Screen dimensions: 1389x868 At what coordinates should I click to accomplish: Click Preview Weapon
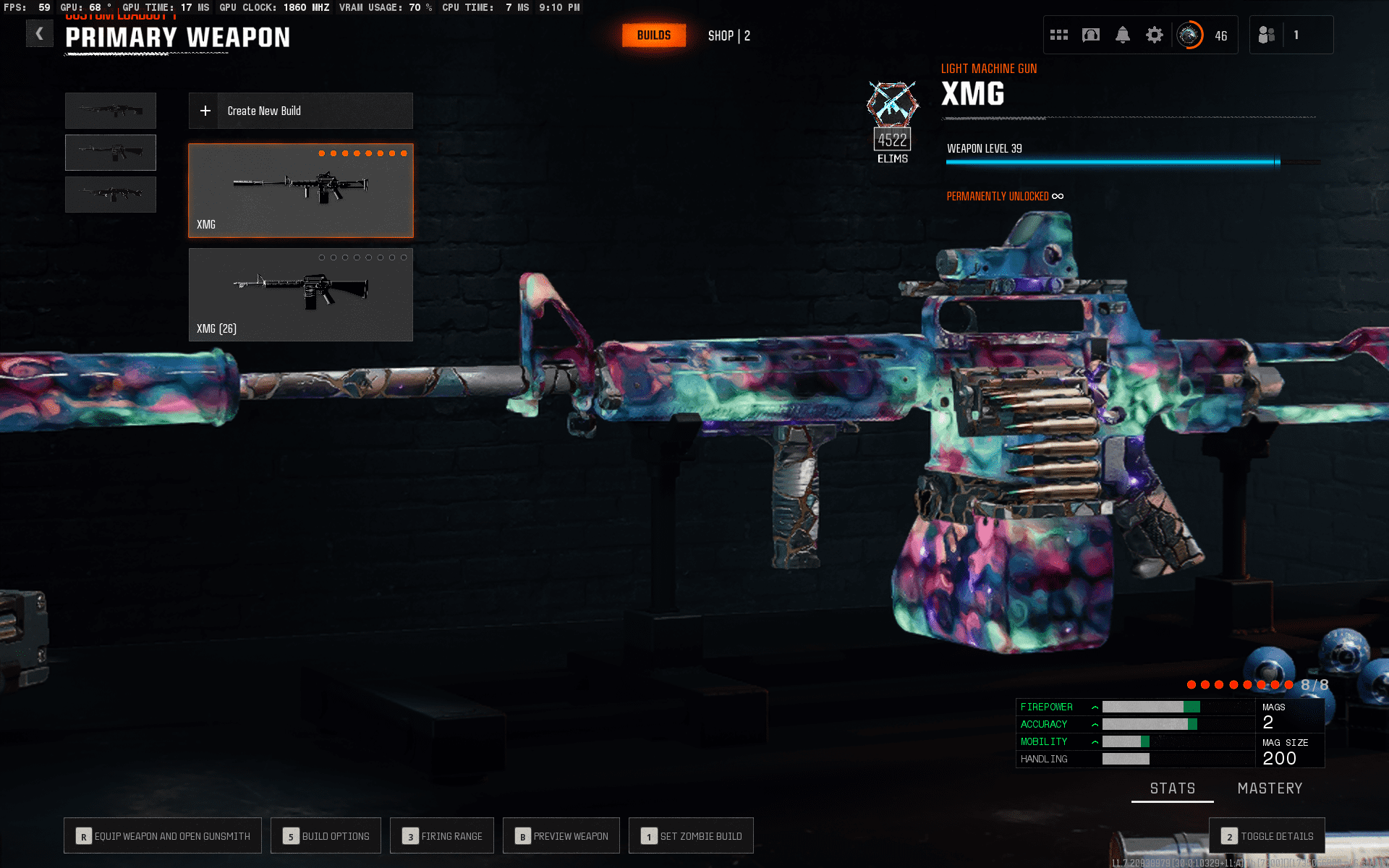561,836
